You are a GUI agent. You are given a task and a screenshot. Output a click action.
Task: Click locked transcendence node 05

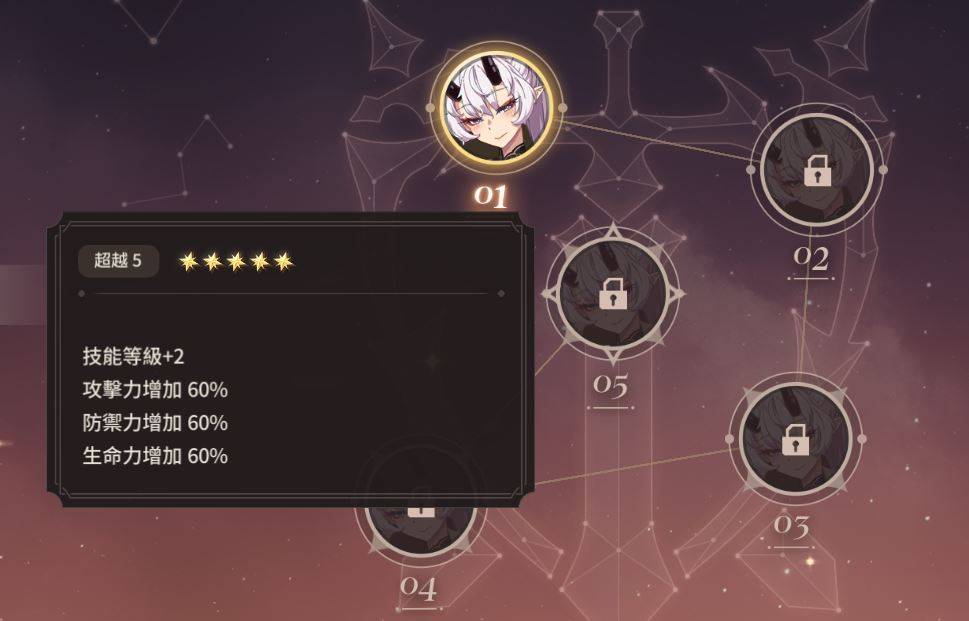pyautogui.click(x=612, y=293)
